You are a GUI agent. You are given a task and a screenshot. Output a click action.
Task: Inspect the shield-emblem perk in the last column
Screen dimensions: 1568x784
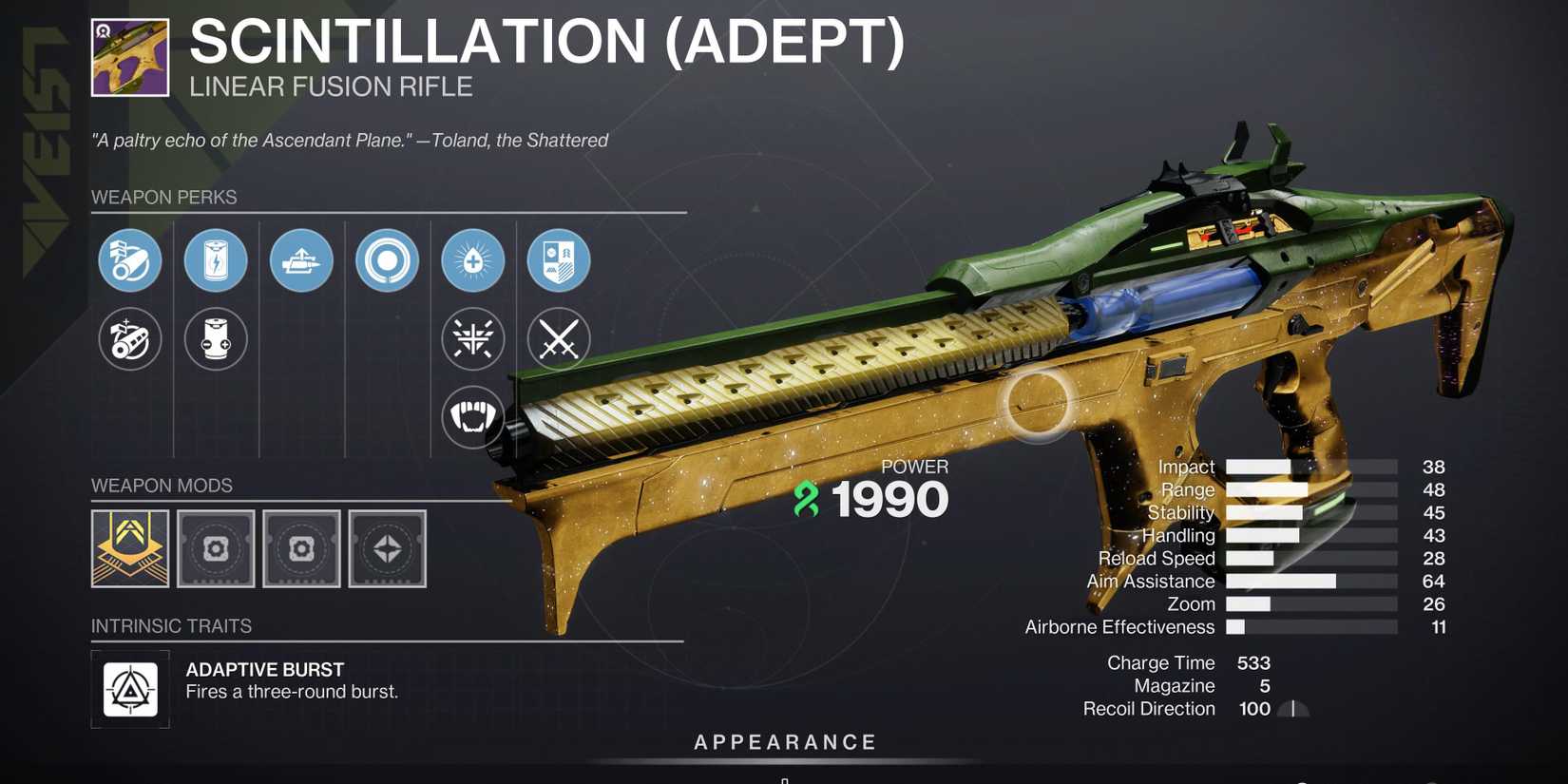(x=558, y=260)
